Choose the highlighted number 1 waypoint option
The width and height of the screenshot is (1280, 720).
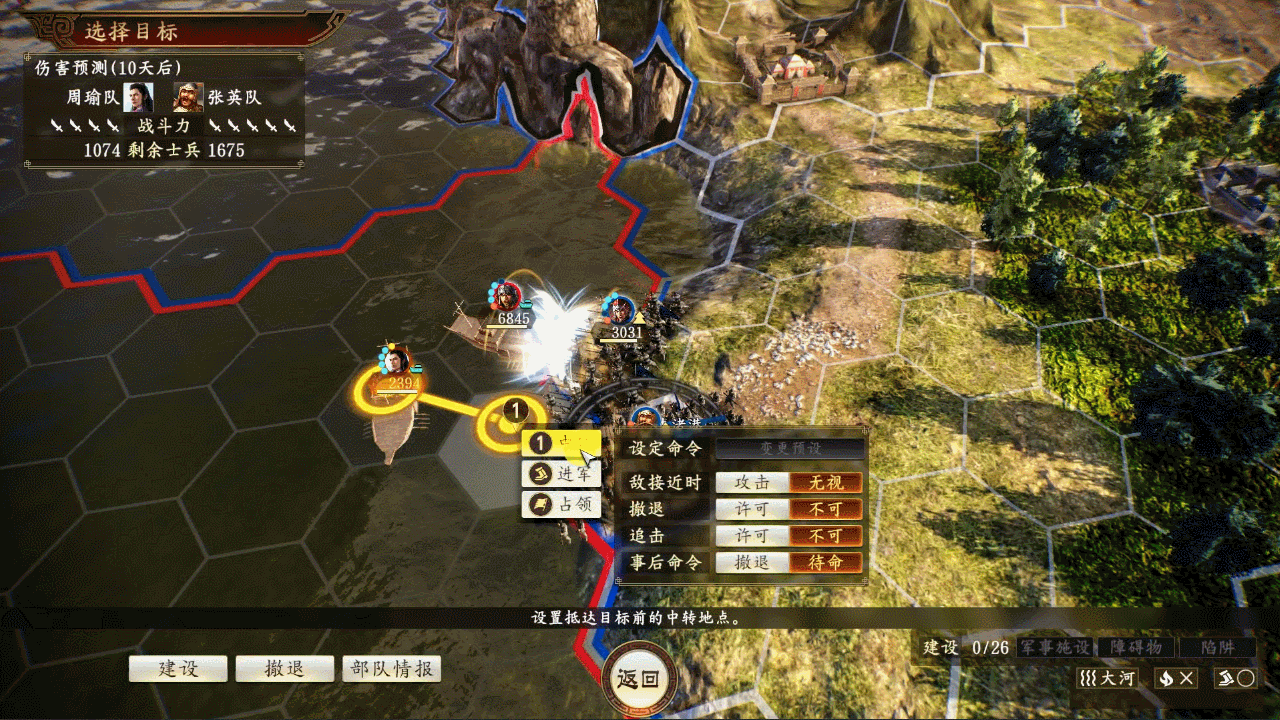point(560,442)
